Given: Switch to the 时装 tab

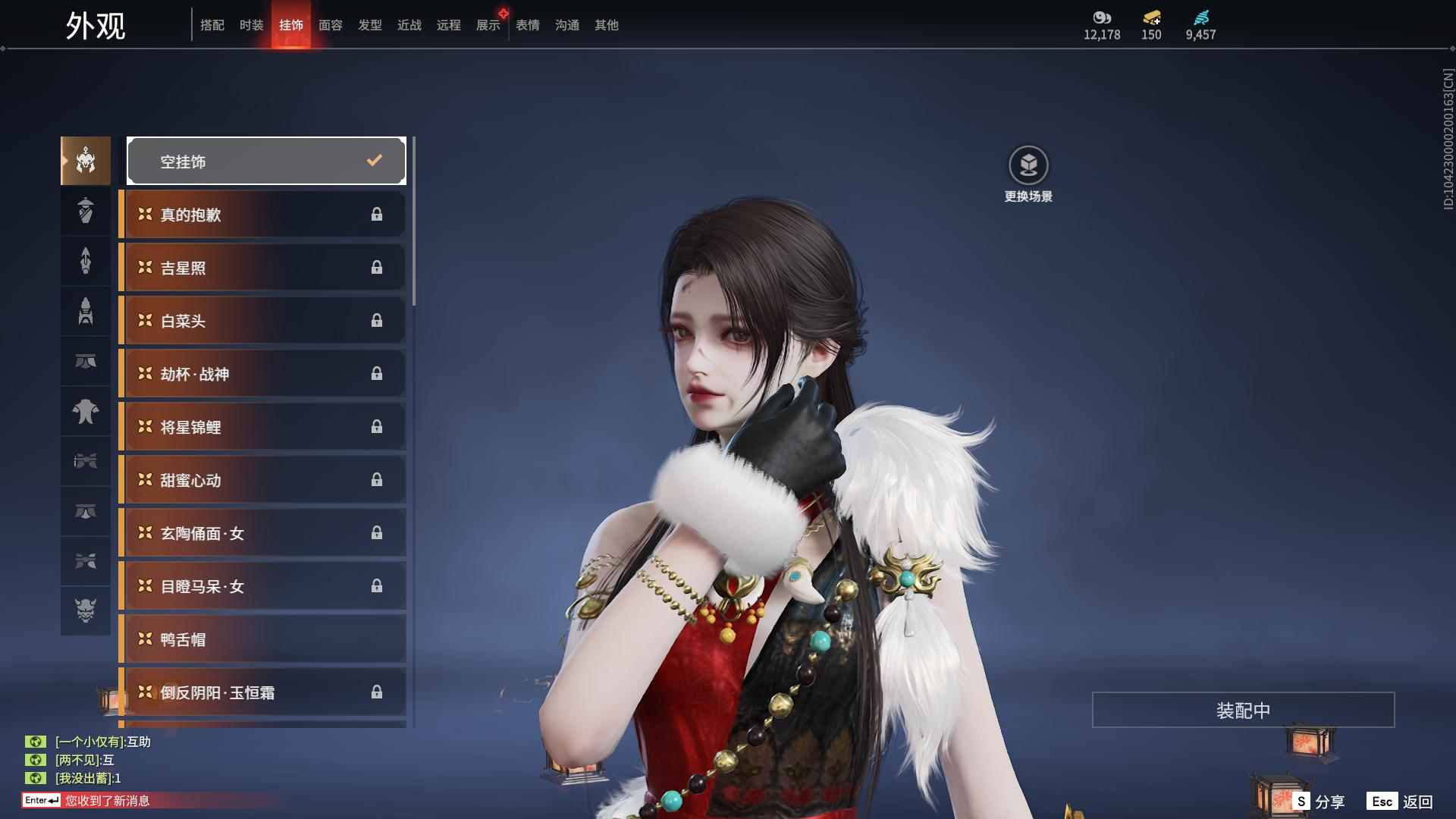Looking at the screenshot, I should [x=251, y=25].
